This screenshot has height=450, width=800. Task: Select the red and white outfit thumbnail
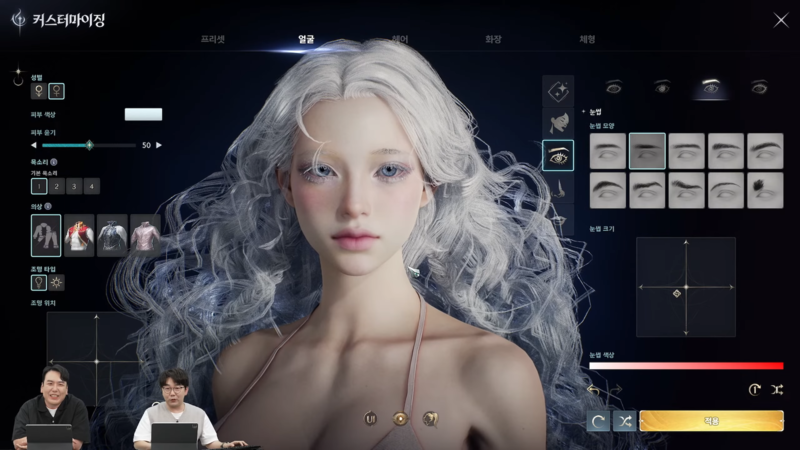79,235
